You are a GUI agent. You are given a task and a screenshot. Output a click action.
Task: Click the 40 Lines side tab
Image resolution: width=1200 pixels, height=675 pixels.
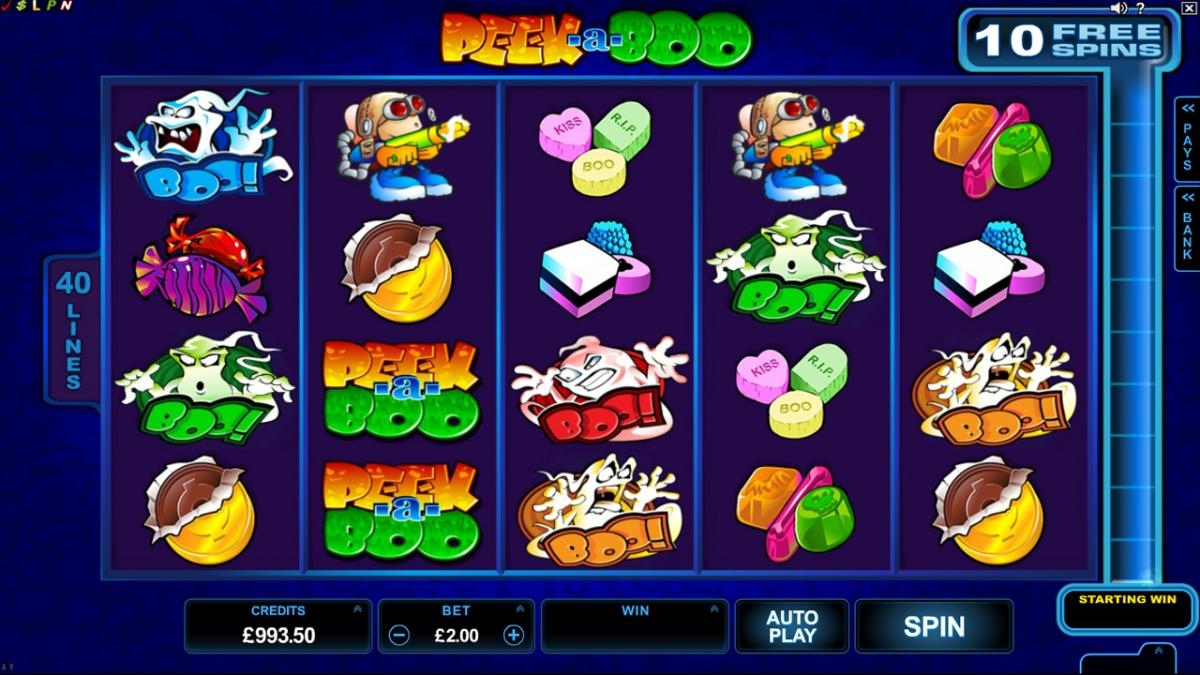[x=72, y=329]
